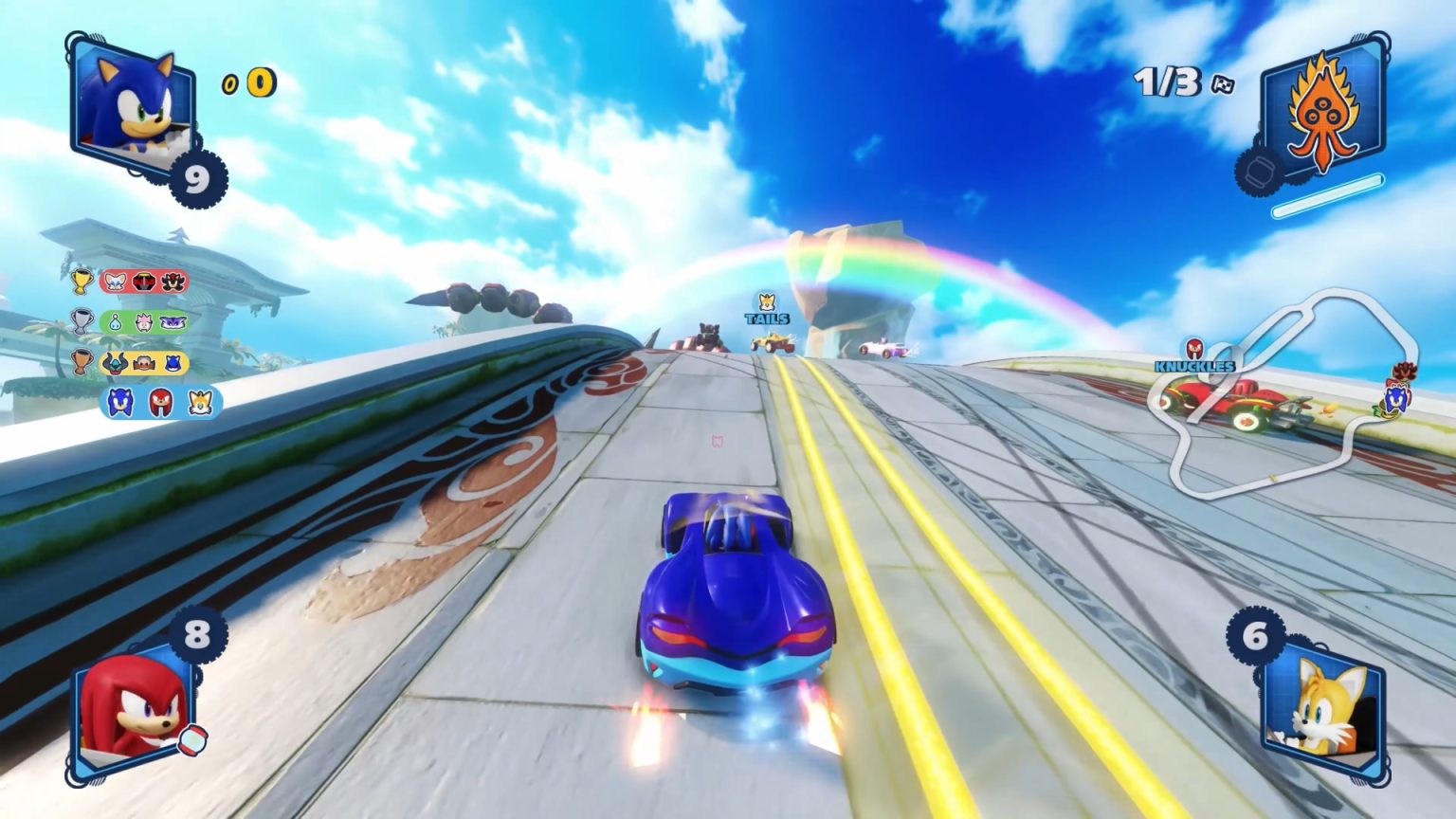Select the bronze trophy icon
1456x819 pixels.
click(x=82, y=361)
